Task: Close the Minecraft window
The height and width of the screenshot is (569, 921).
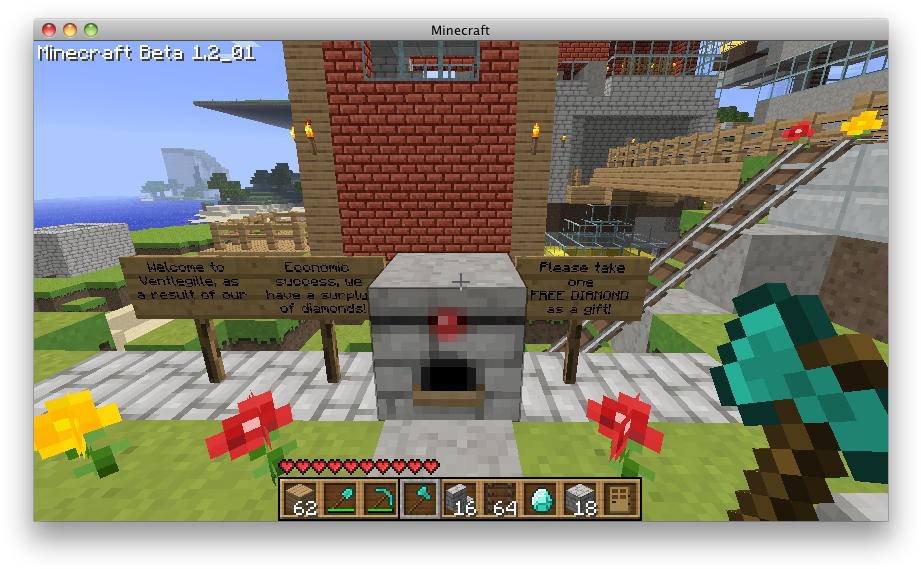Action: pyautogui.click(x=50, y=30)
